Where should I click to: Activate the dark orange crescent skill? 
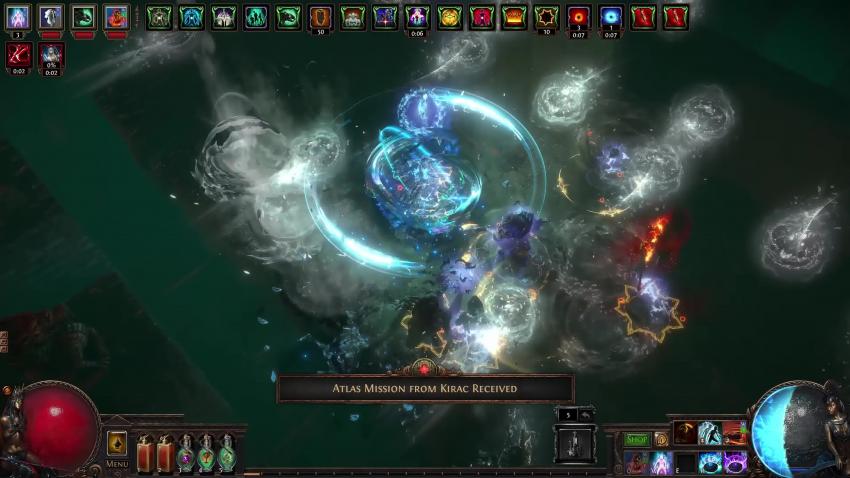point(686,433)
